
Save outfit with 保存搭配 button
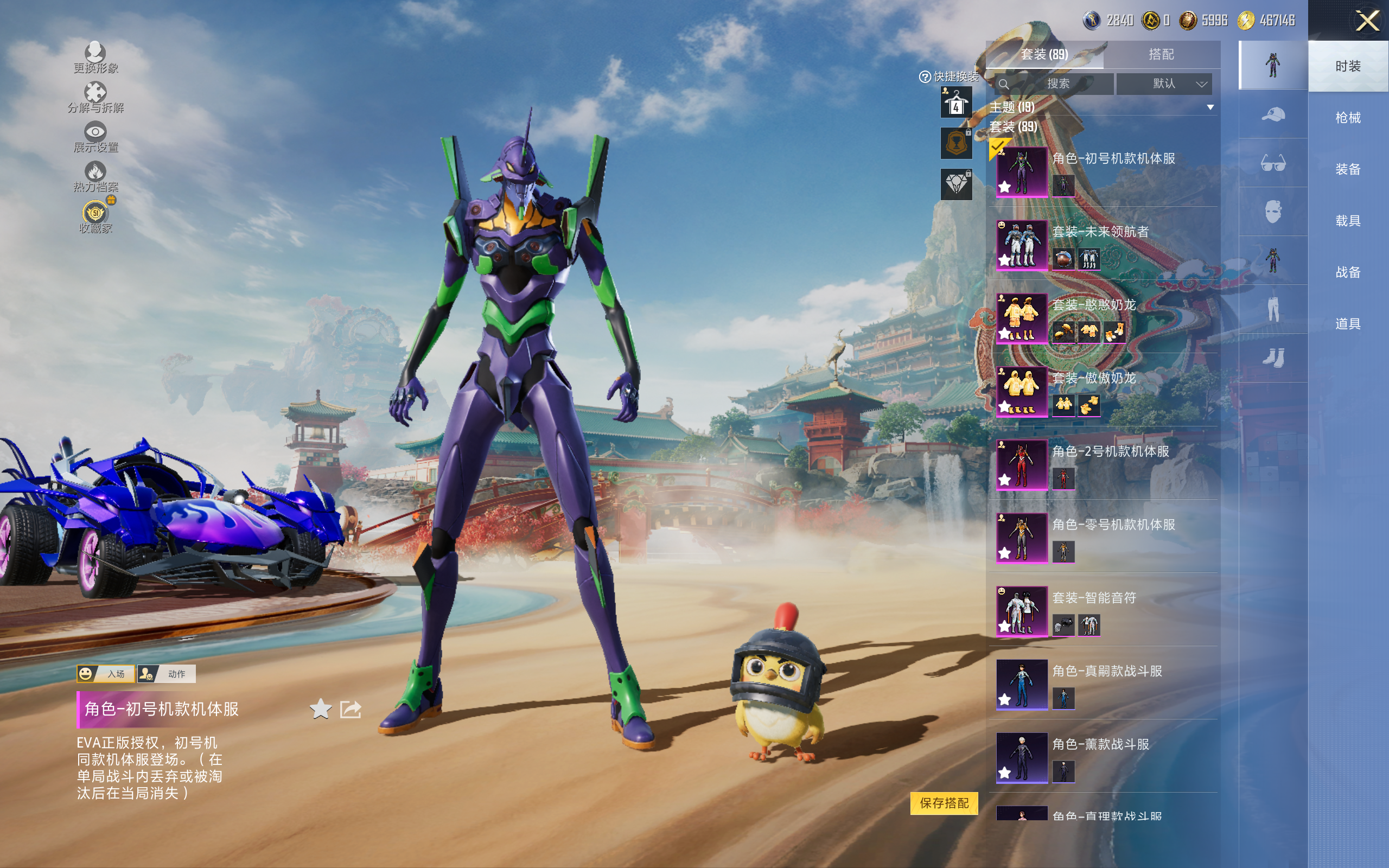click(944, 802)
